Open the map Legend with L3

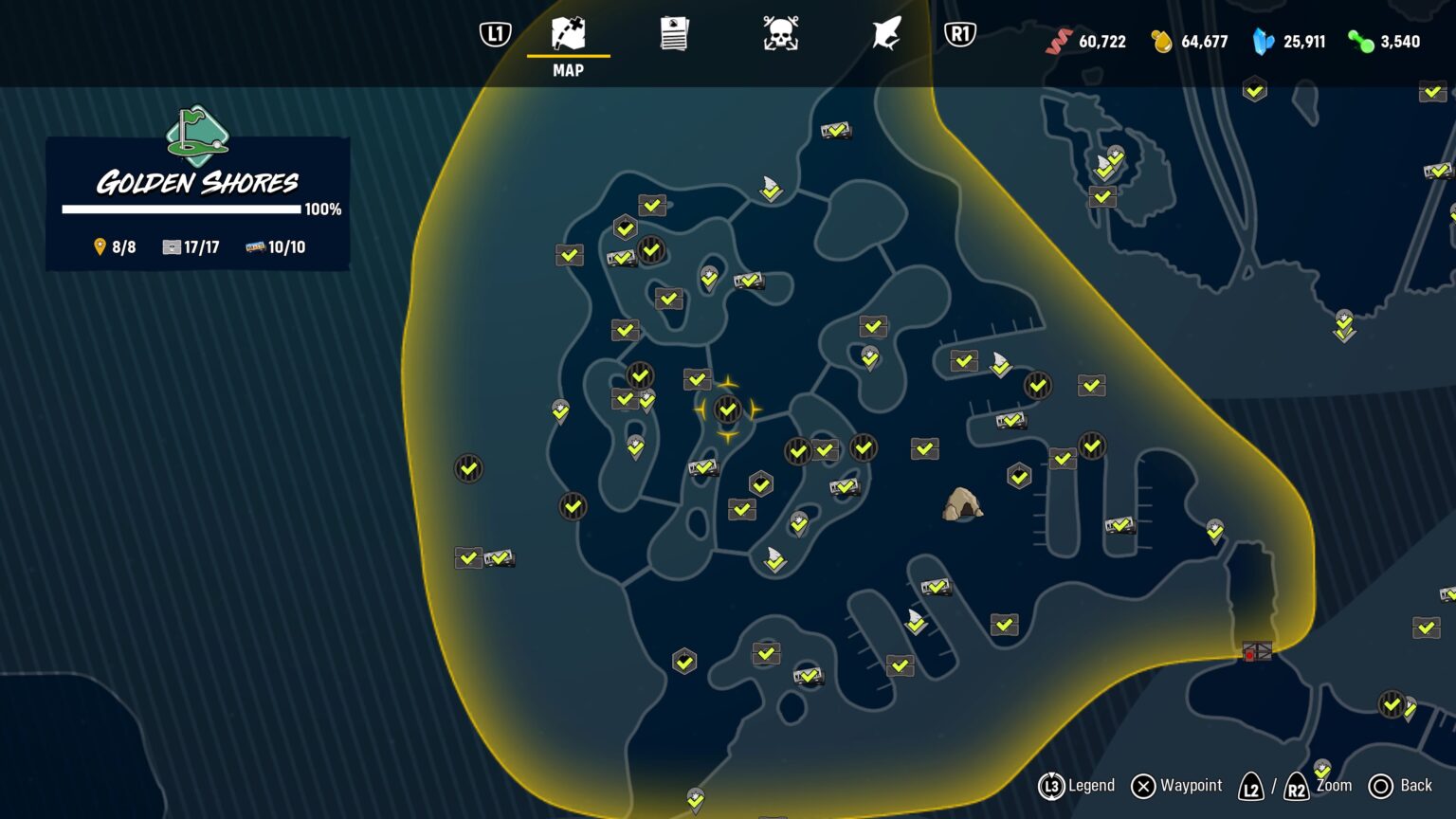[x=1051, y=786]
